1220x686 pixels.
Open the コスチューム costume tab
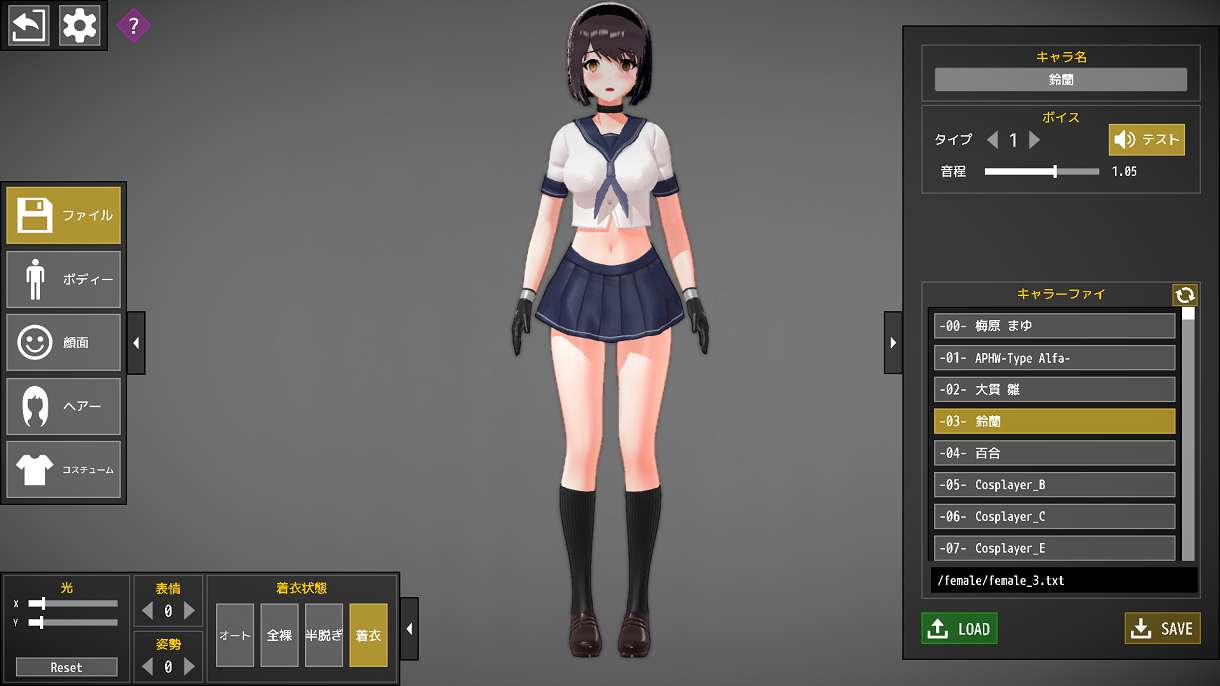[x=64, y=469]
